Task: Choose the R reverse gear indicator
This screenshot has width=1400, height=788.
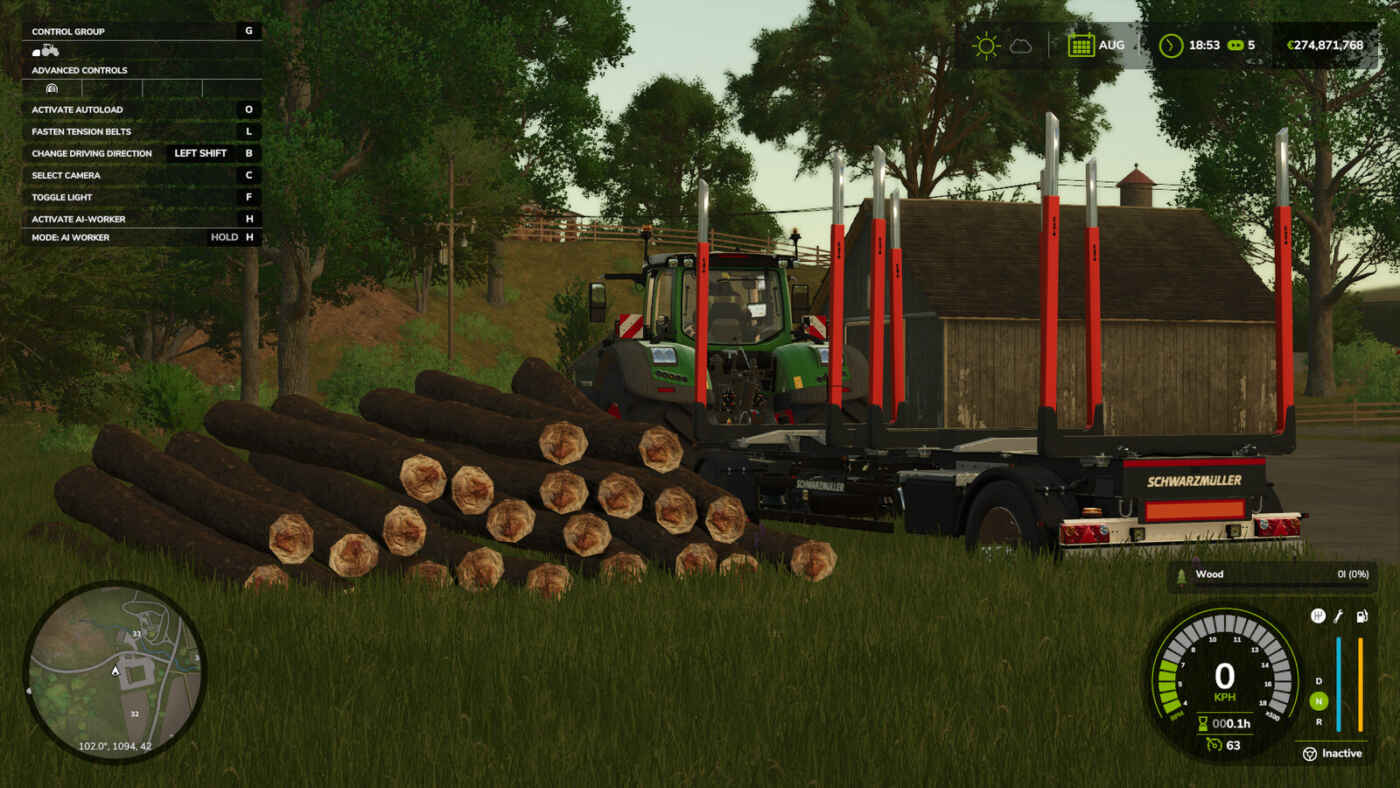Action: tap(1319, 722)
